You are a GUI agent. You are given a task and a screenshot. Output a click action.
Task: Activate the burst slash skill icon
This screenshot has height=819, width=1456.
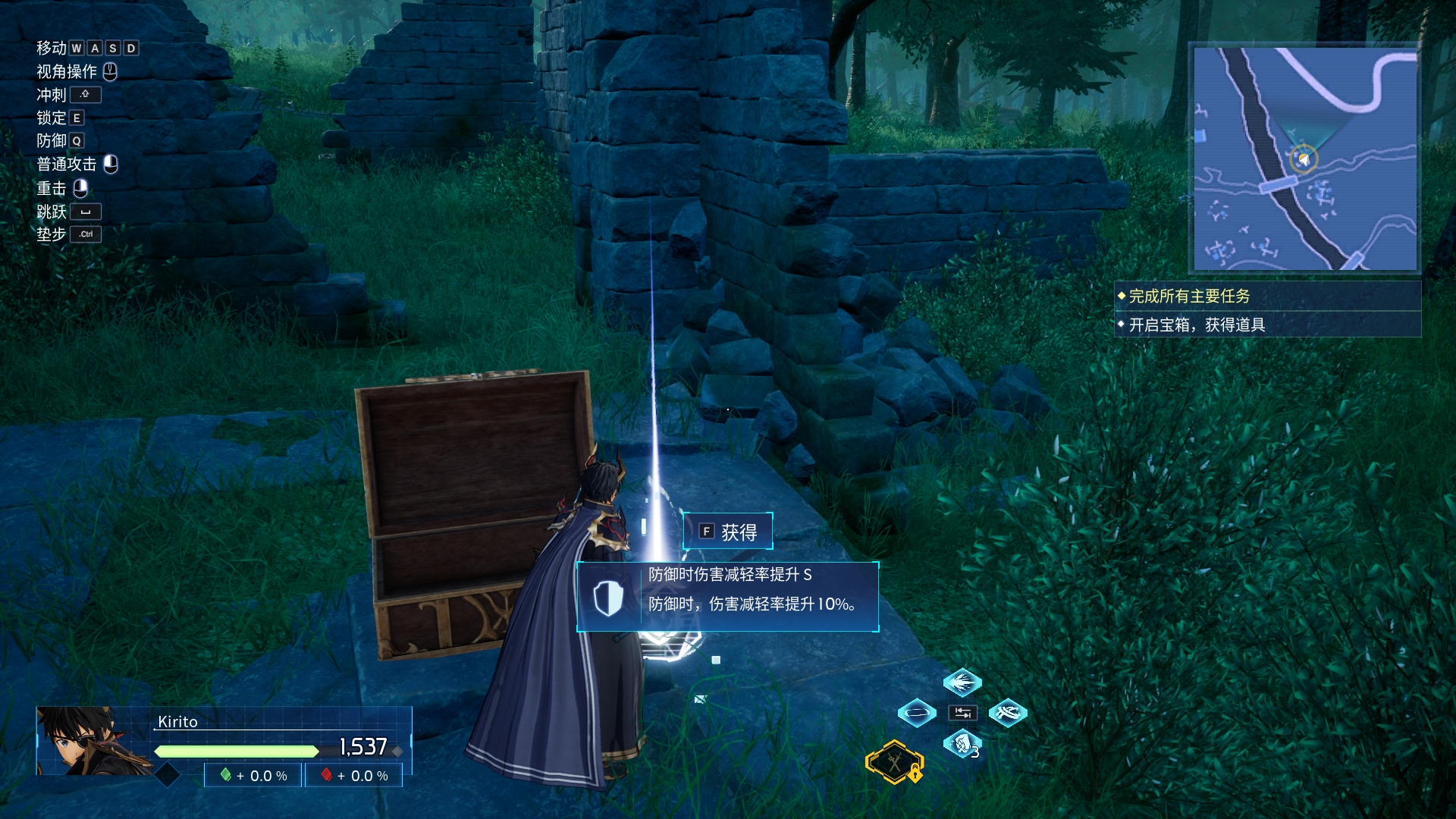coord(962,682)
